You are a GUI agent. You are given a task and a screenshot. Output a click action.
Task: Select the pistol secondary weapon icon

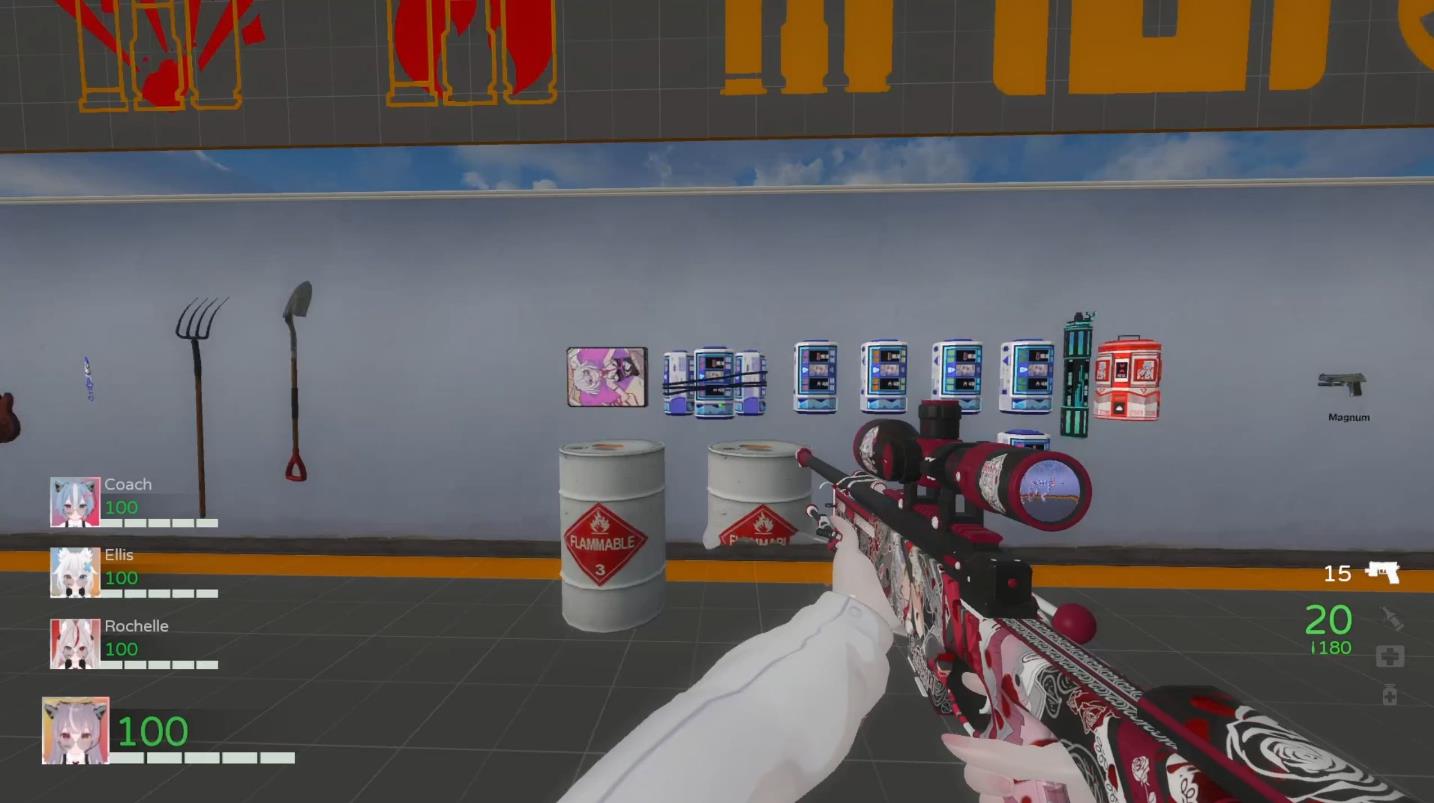(x=1383, y=572)
